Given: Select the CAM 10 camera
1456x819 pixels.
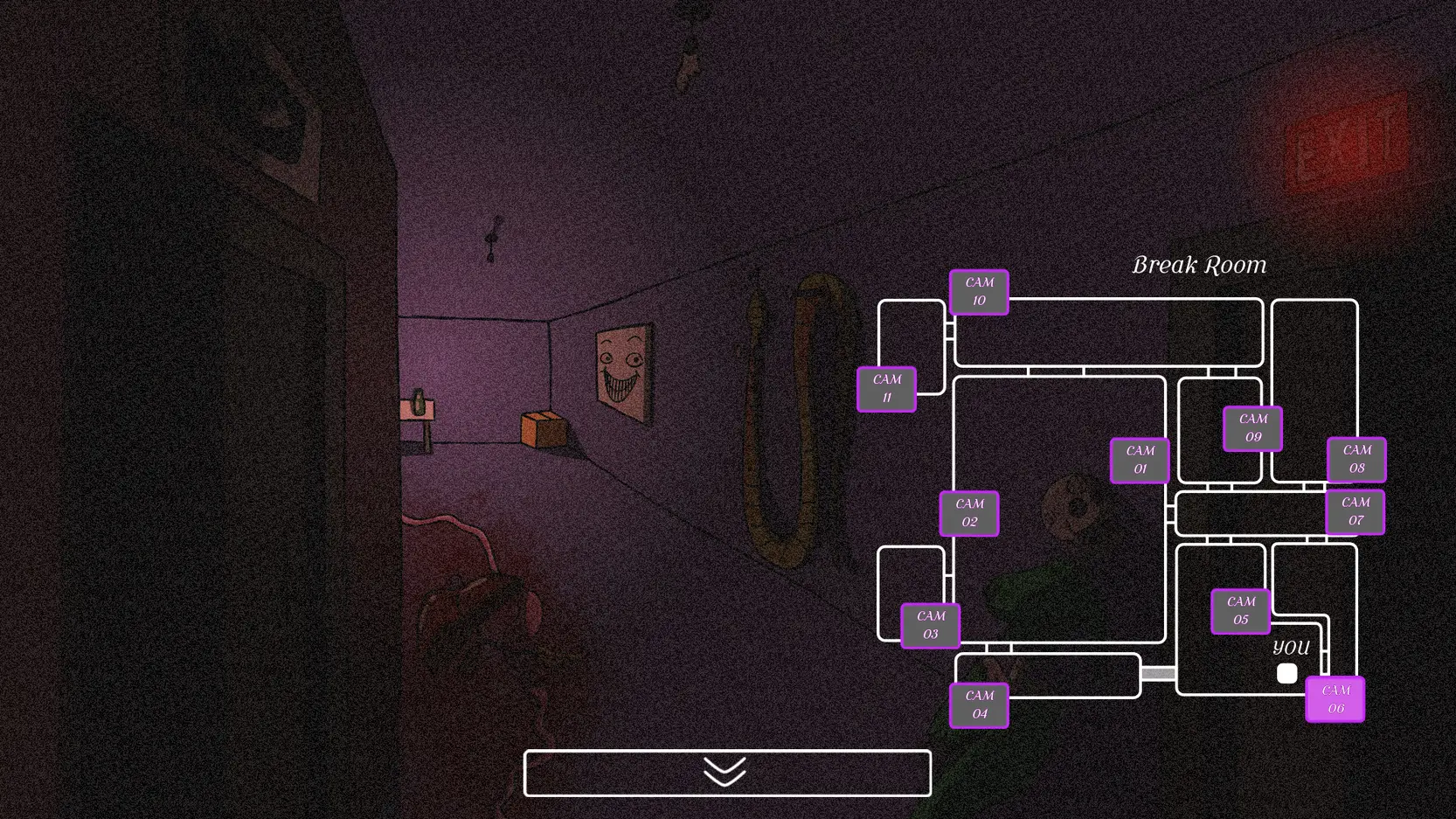Looking at the screenshot, I should (x=979, y=292).
